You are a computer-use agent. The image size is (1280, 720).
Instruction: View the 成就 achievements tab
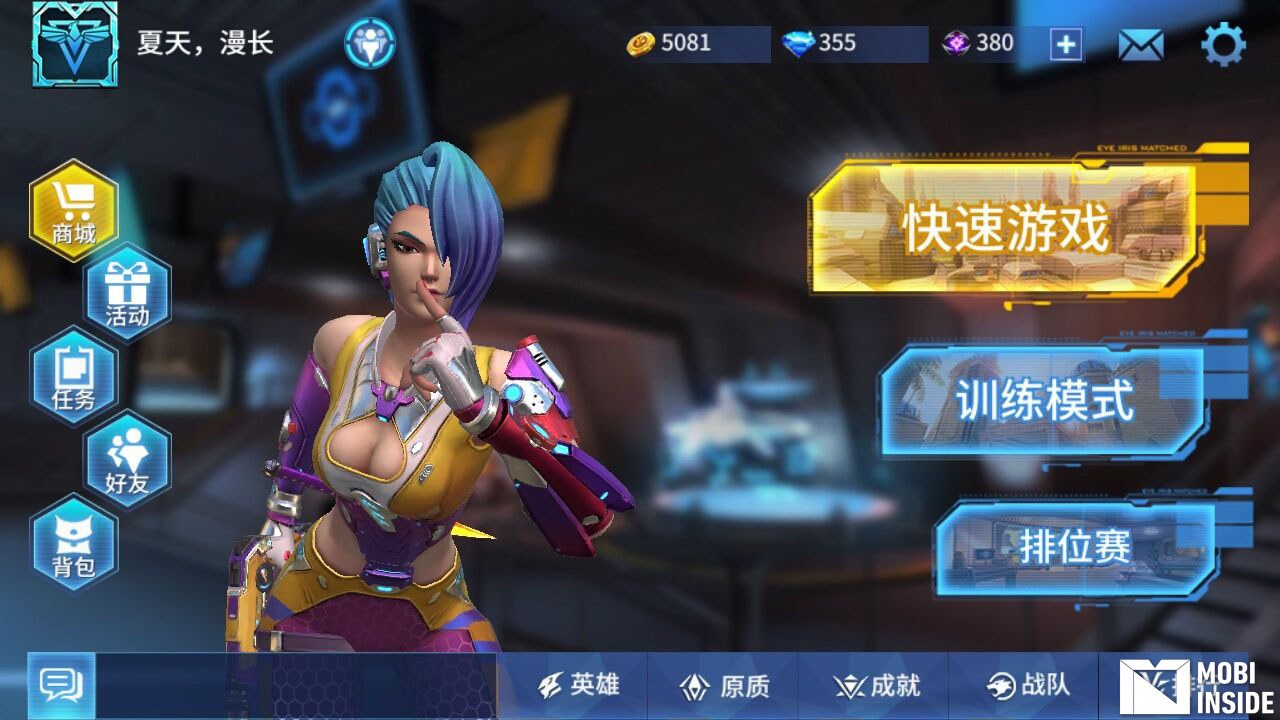pos(878,687)
